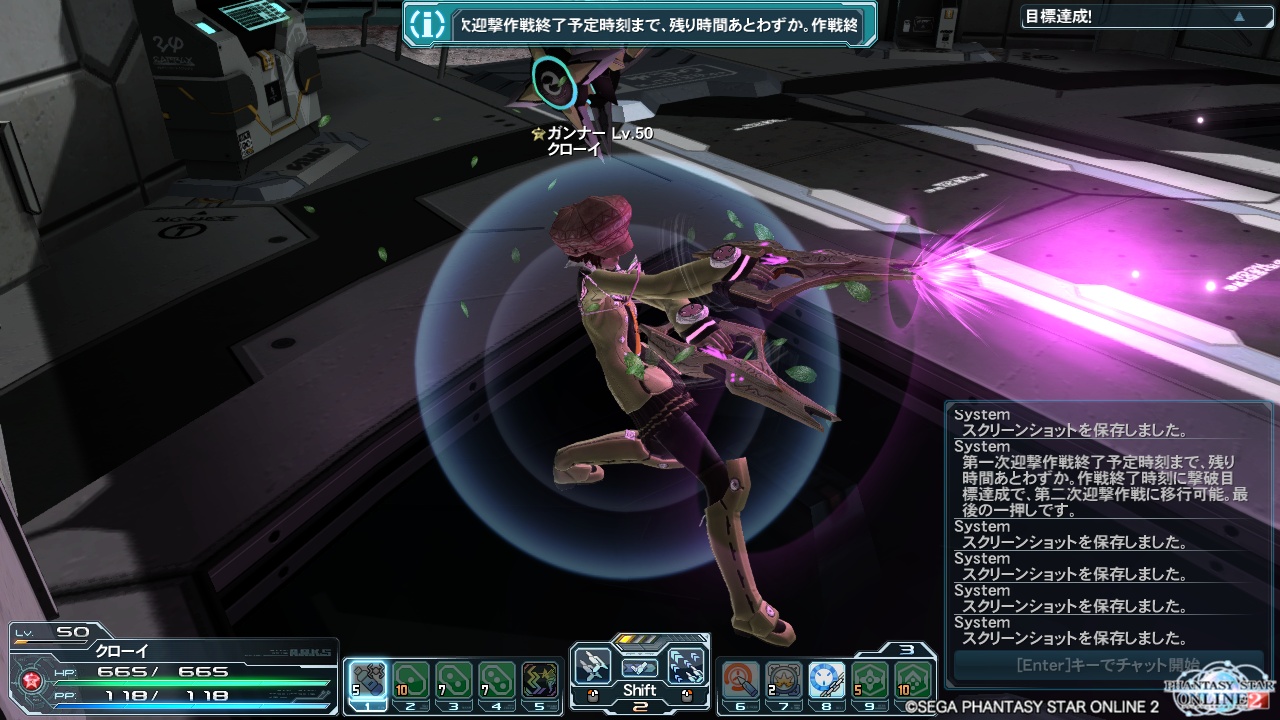Activate the blue chain trigger skill in slot 8
The width and height of the screenshot is (1280, 720).
(x=827, y=679)
